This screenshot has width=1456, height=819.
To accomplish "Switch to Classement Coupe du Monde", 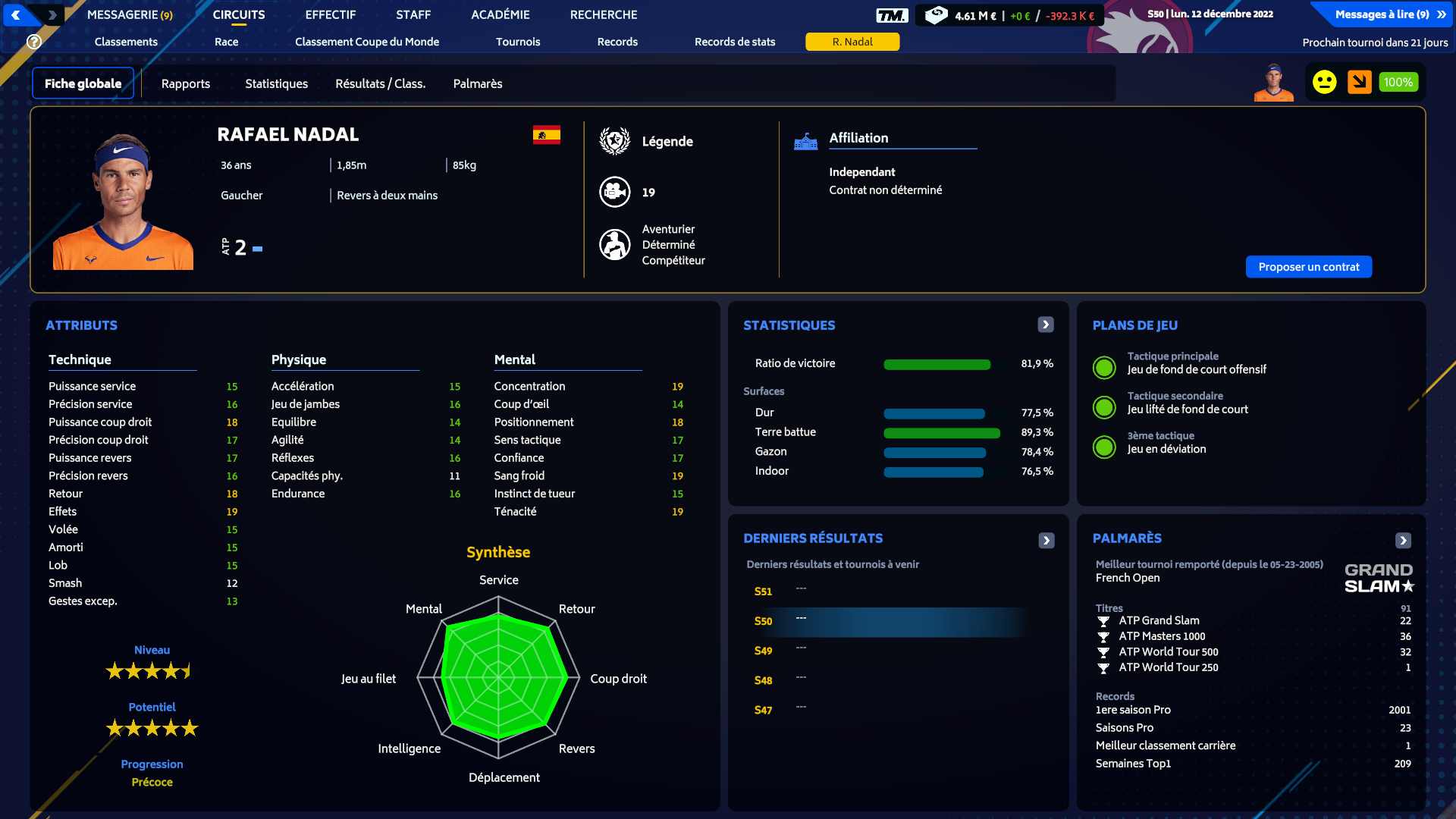I will pos(367,42).
